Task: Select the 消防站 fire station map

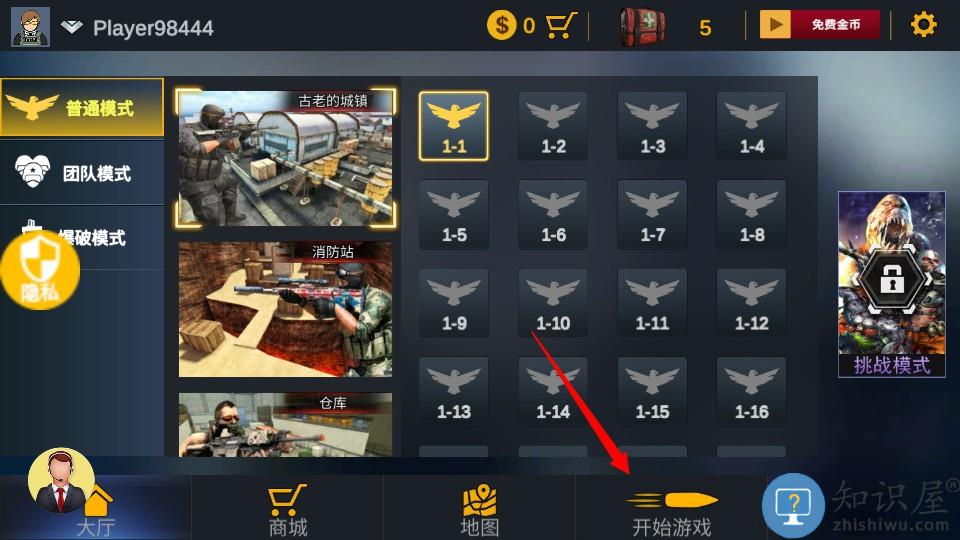Action: [285, 309]
